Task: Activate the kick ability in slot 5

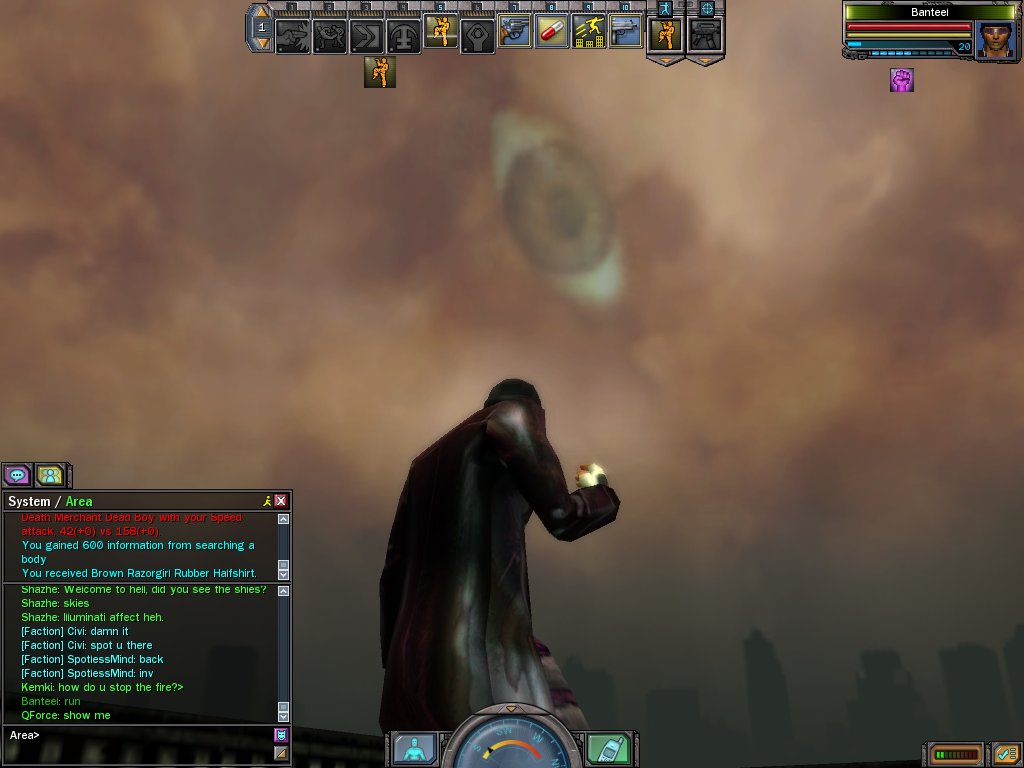Action: (440, 33)
